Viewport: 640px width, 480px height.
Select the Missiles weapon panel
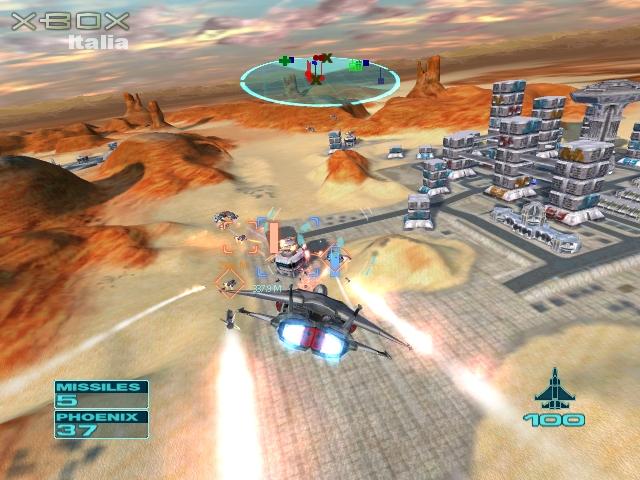tap(101, 394)
